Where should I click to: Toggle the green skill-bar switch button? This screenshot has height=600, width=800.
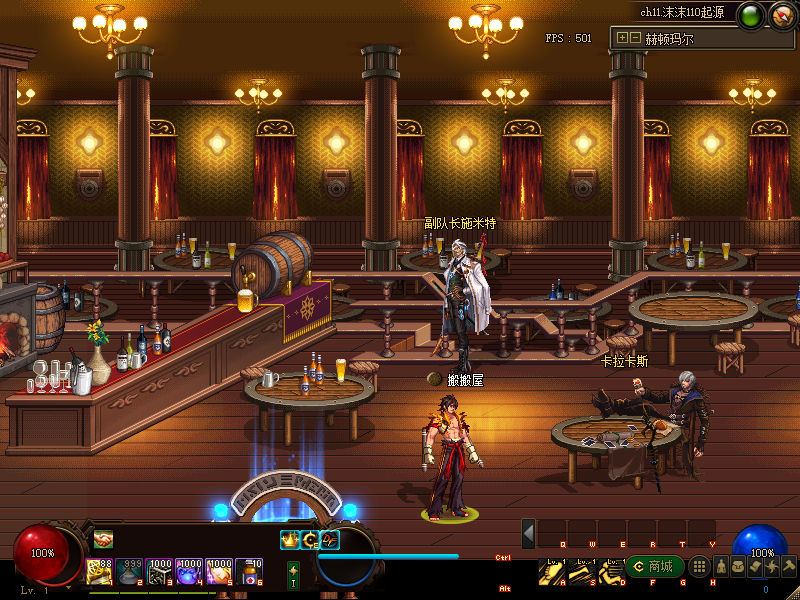pyautogui.click(x=293, y=574)
